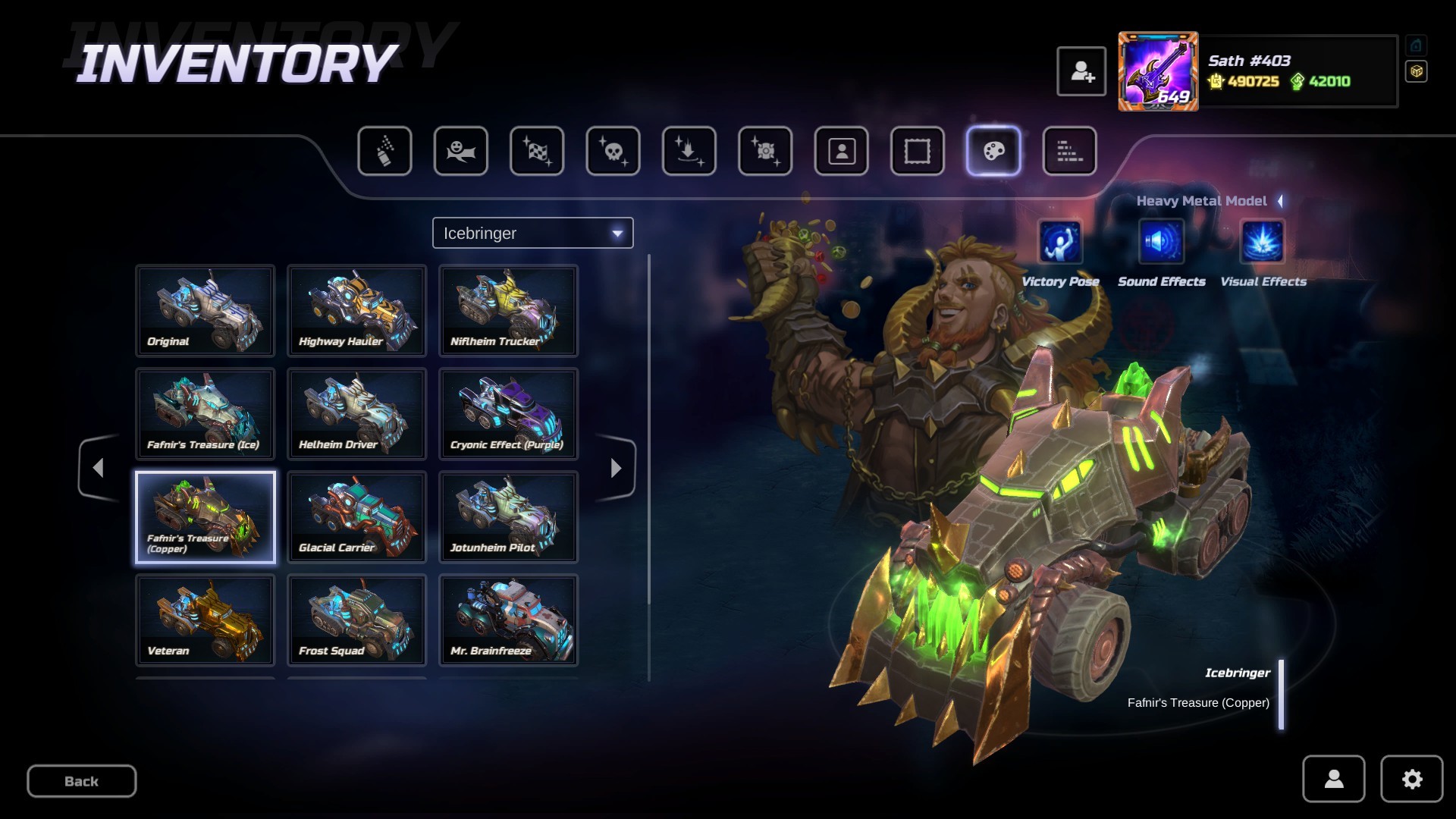
Task: Open the emote sticker category icon
Action: pos(460,151)
